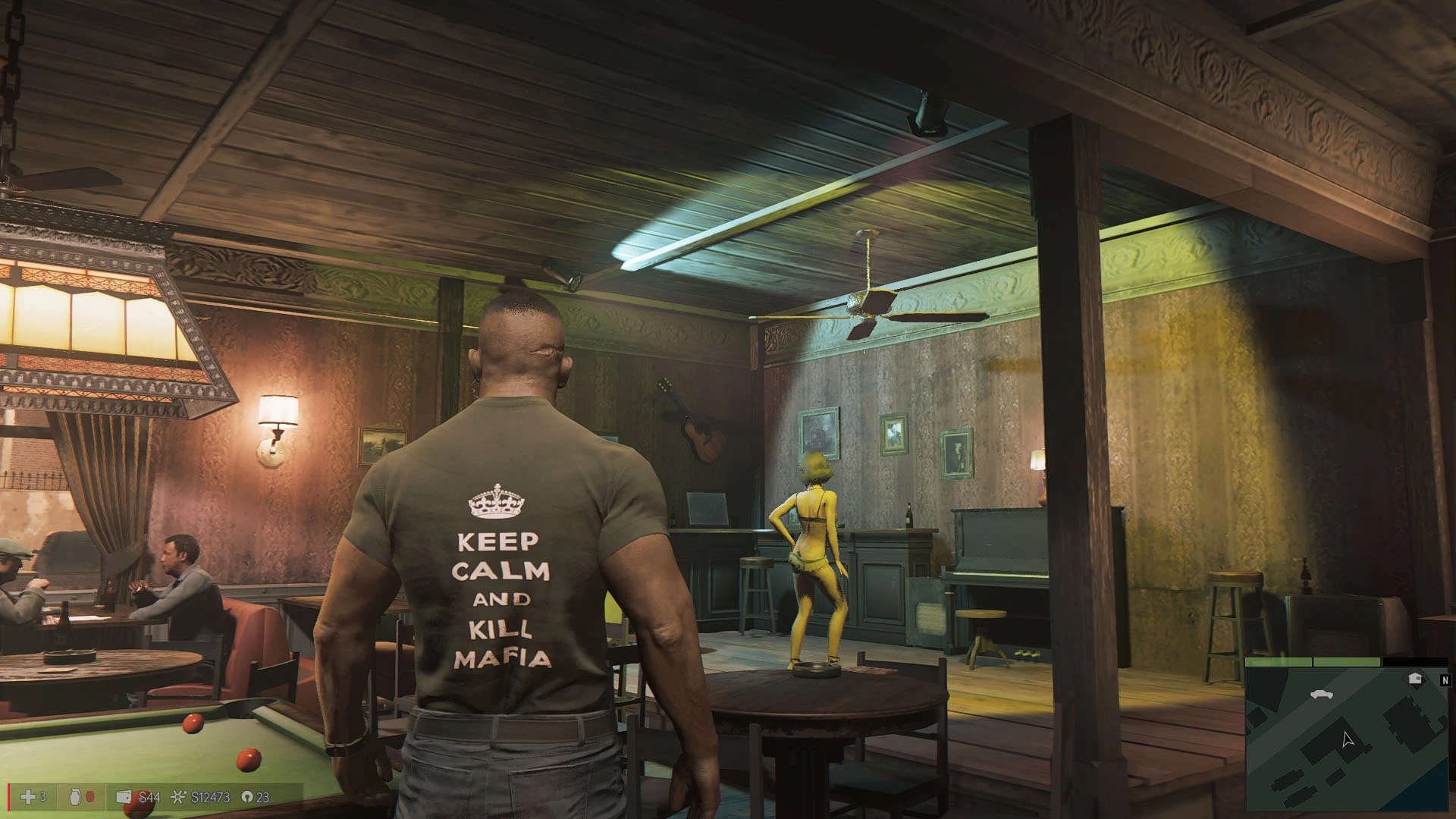The width and height of the screenshot is (1456, 819).
Task: Select the grenade icon in the HUD
Action: (75, 797)
